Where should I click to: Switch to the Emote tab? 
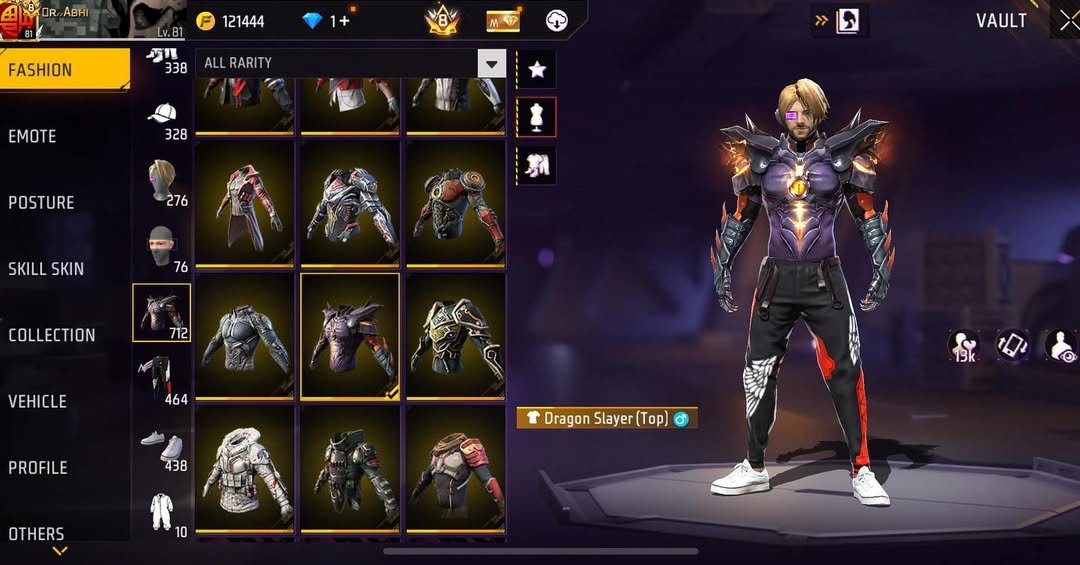coord(33,136)
